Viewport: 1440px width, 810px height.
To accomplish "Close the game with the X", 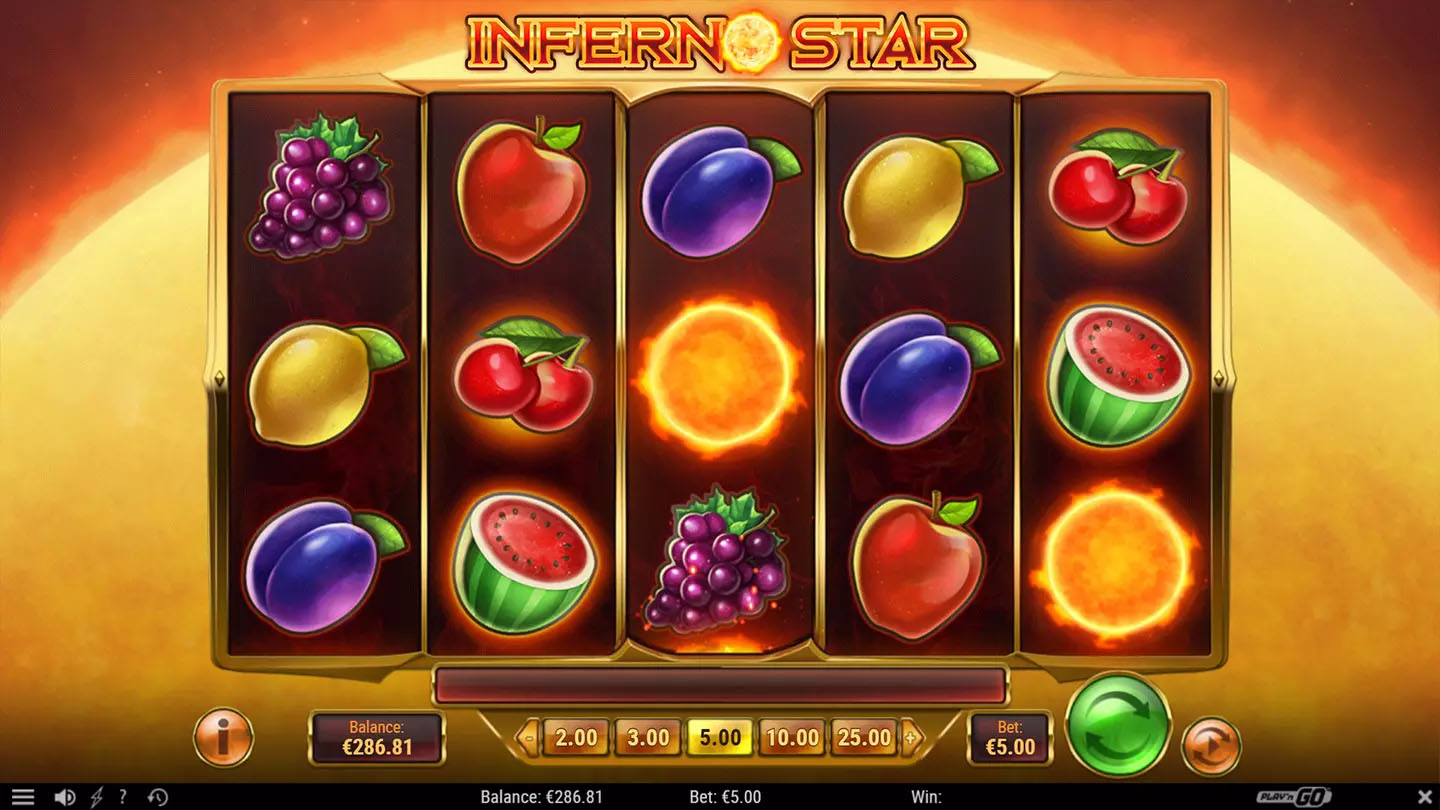I will coord(1425,797).
